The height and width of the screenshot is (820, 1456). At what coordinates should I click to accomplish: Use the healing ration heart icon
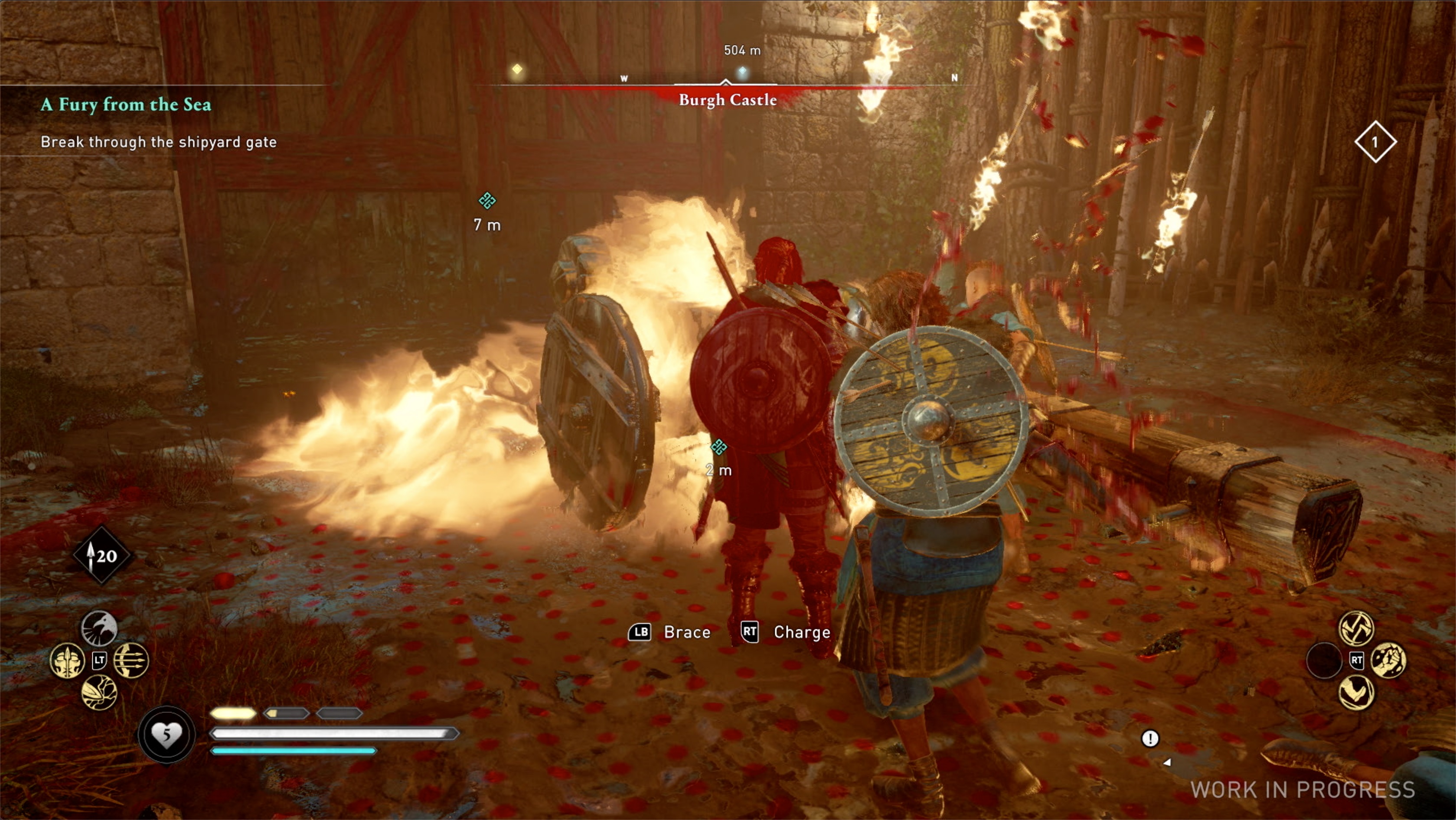click(x=166, y=734)
